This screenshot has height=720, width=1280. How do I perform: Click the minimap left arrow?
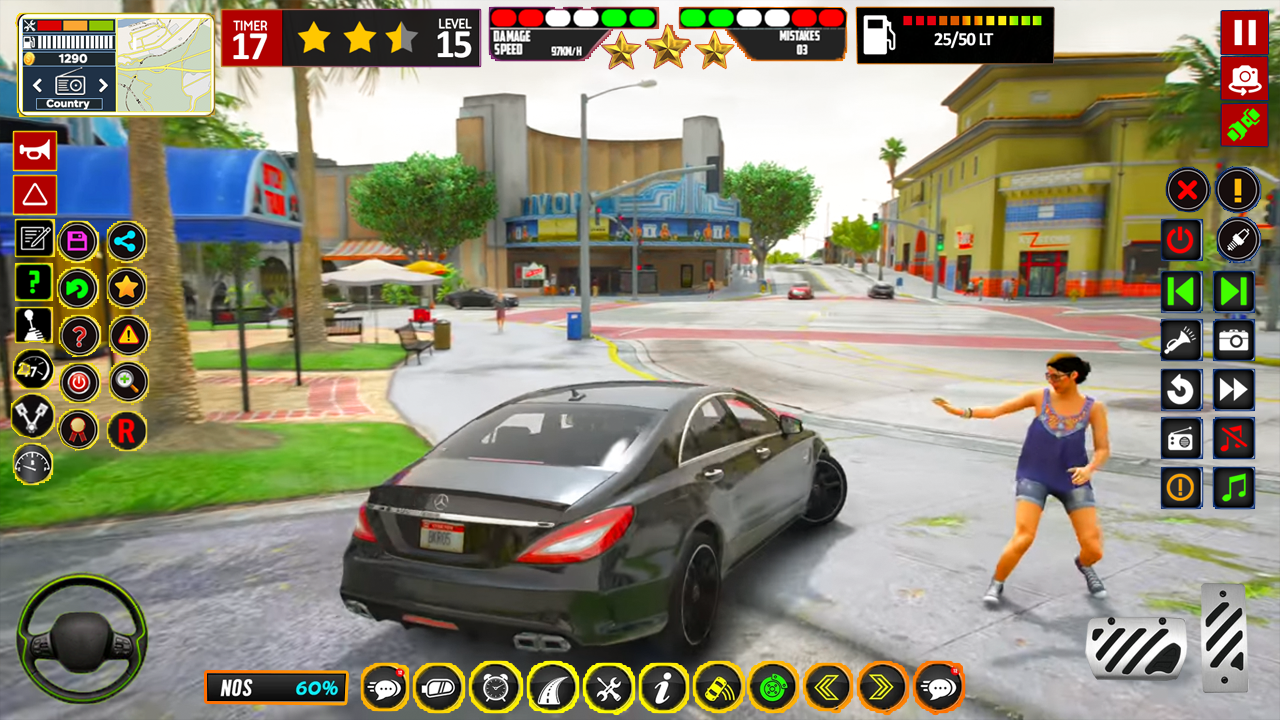(x=38, y=85)
